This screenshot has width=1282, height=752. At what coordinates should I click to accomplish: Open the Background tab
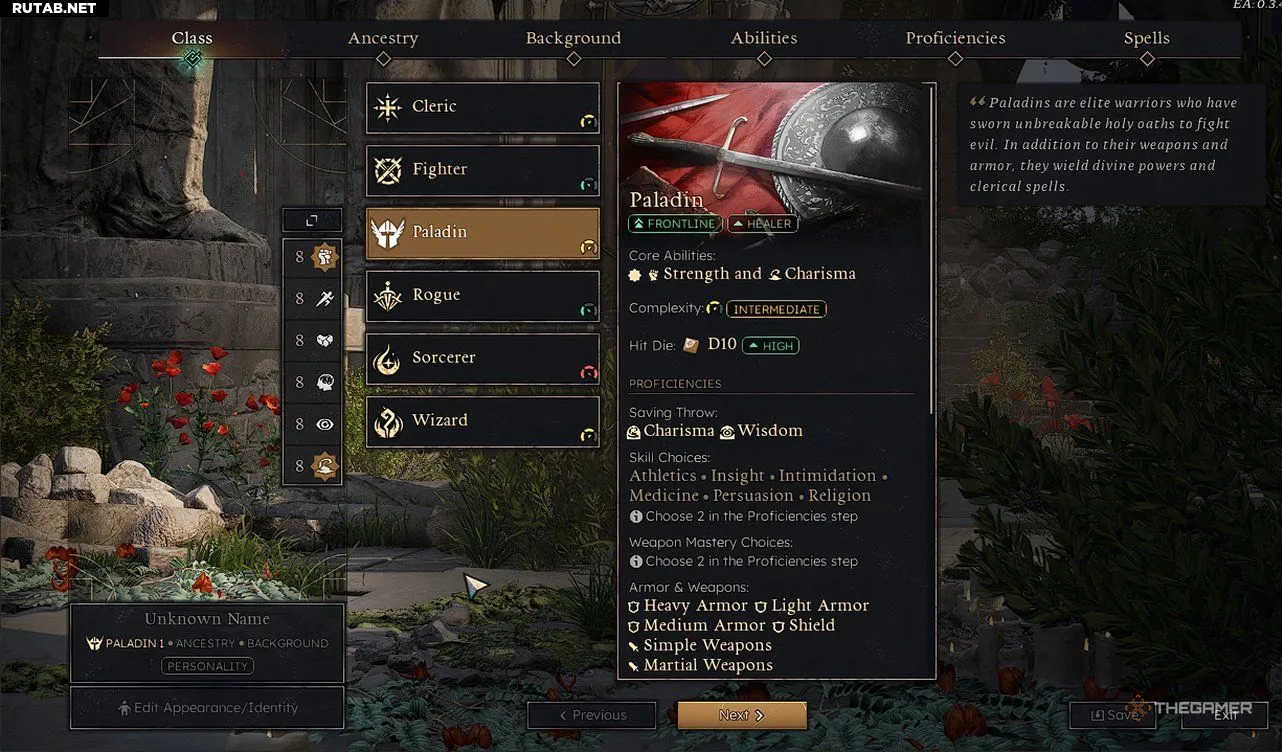[573, 39]
